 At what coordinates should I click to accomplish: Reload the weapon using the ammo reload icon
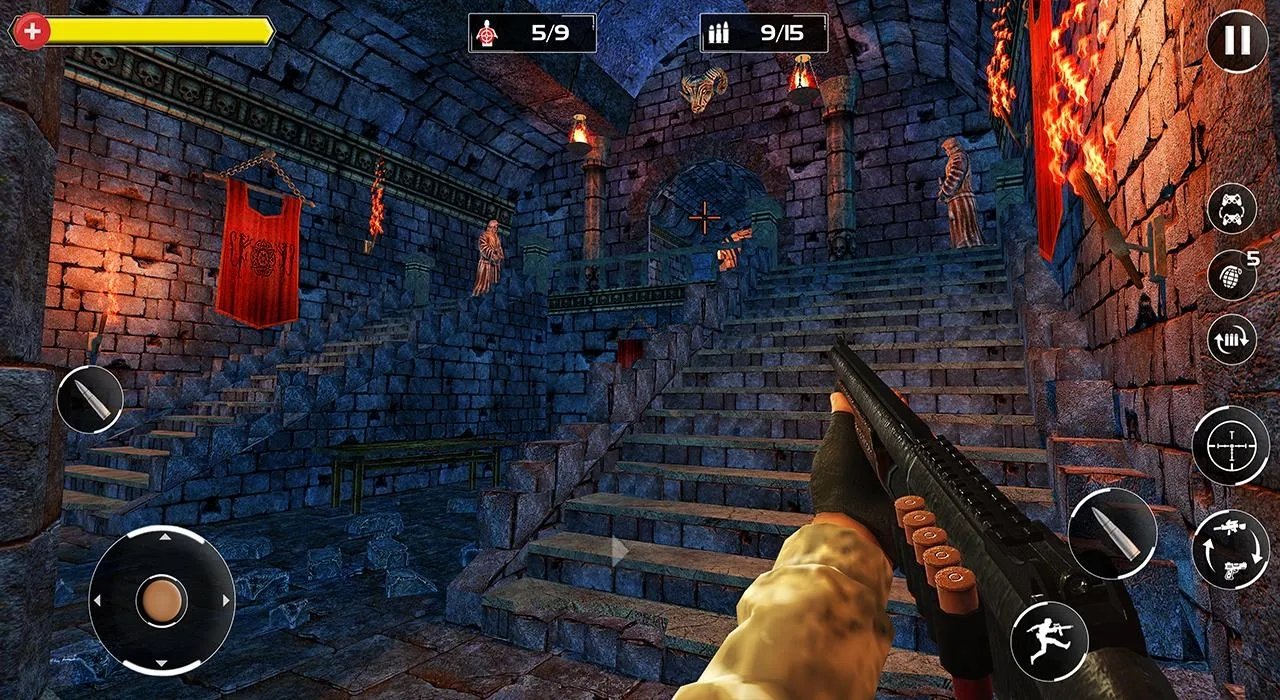[x=1231, y=338]
